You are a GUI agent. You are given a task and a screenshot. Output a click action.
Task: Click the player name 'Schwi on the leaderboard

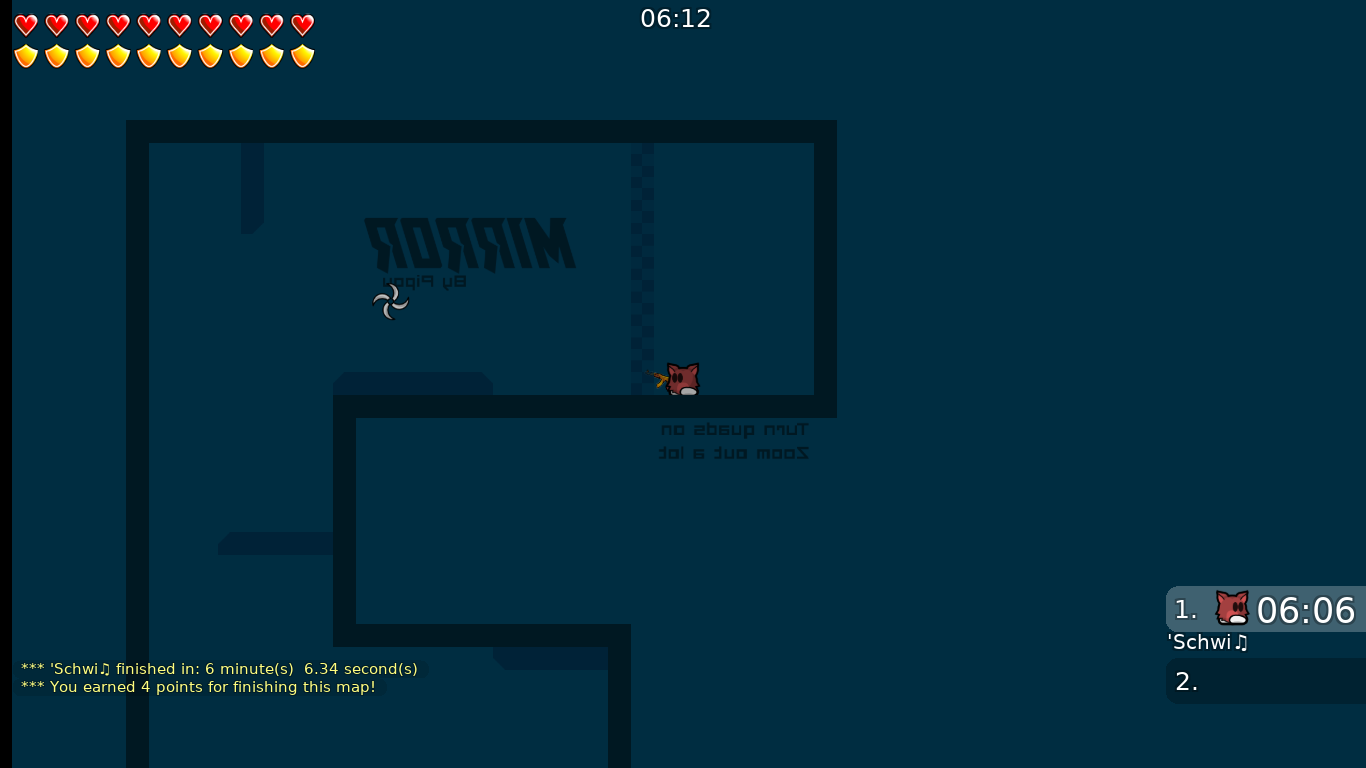coord(1206,643)
